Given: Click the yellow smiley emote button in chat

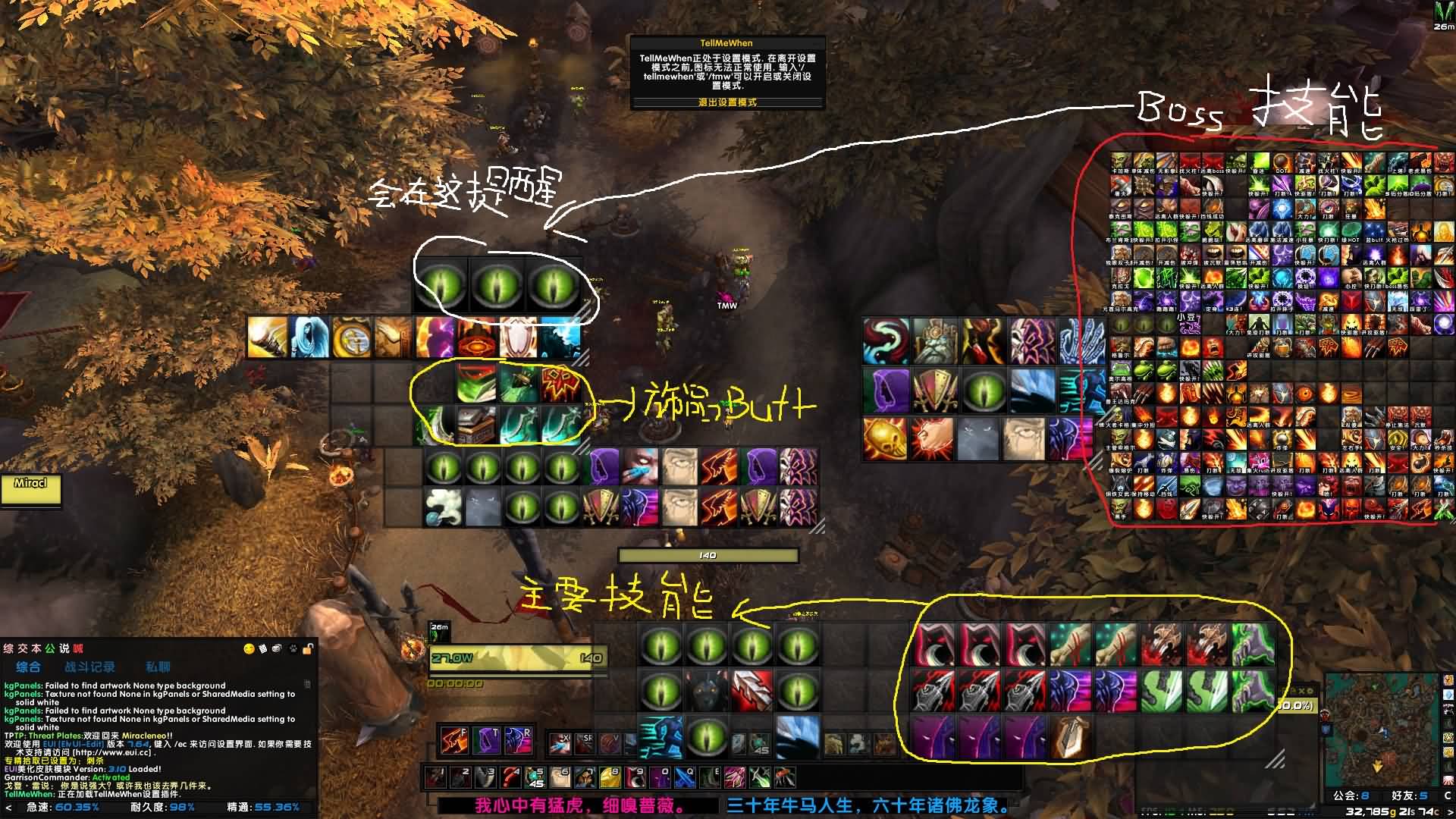Looking at the screenshot, I should (249, 649).
